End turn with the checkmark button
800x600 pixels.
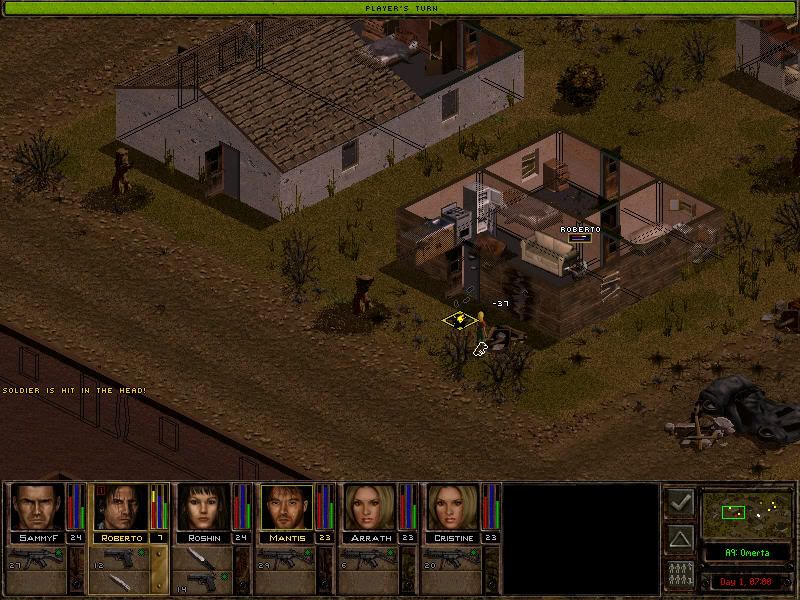click(x=680, y=502)
